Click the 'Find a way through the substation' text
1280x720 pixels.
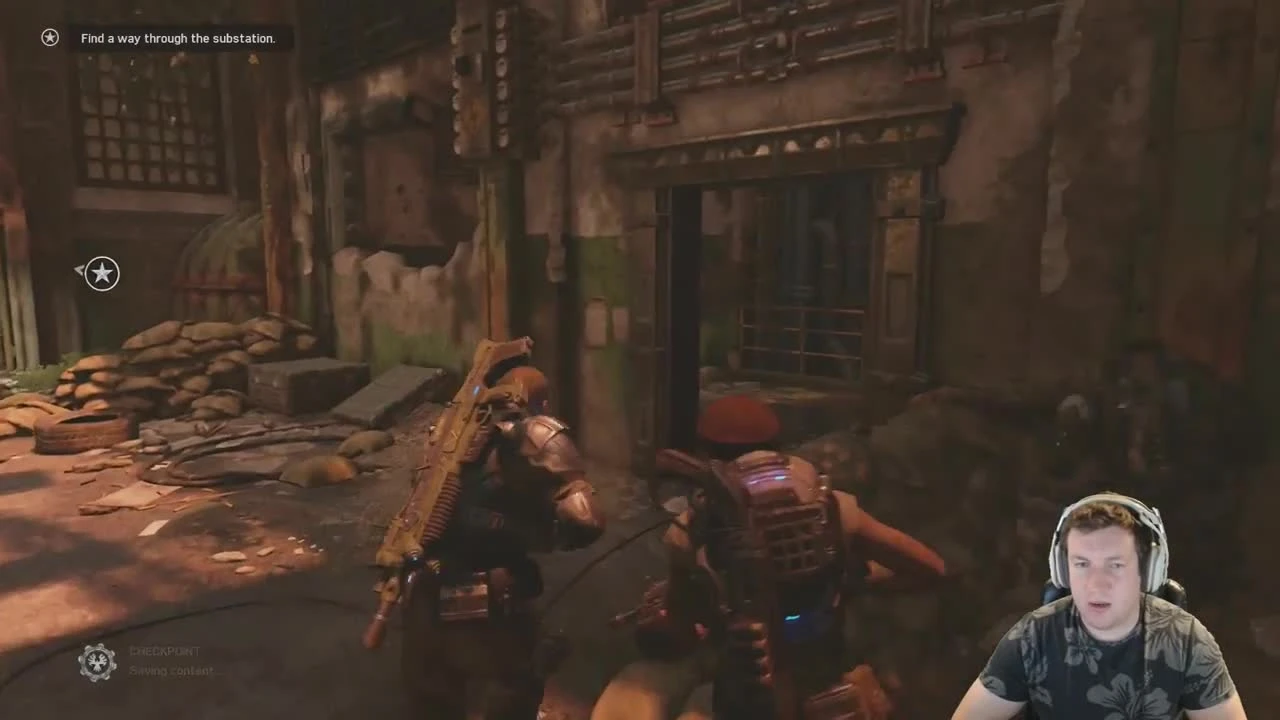178,38
